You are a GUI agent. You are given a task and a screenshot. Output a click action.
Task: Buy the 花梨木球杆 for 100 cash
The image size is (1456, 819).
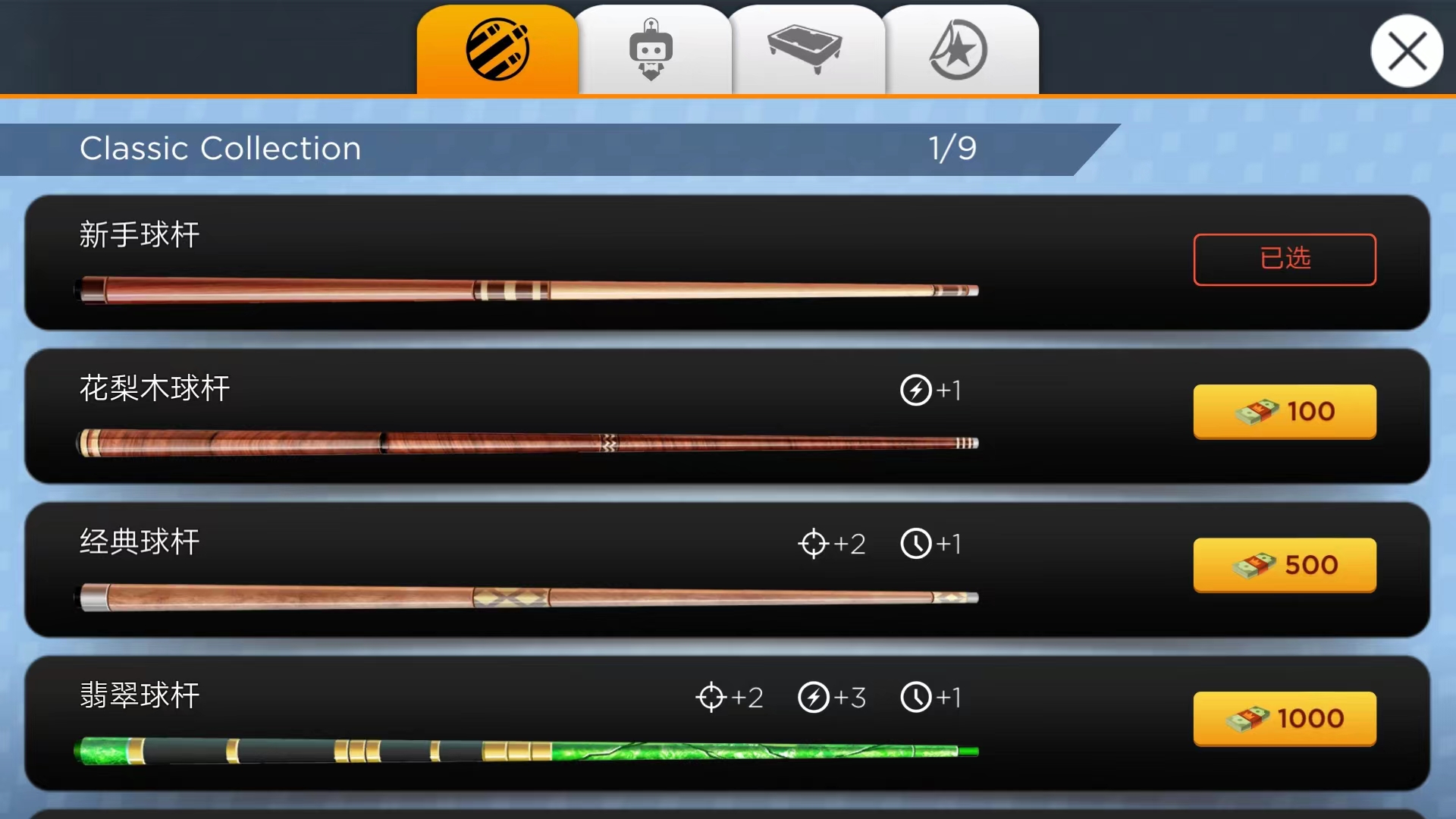(1285, 412)
